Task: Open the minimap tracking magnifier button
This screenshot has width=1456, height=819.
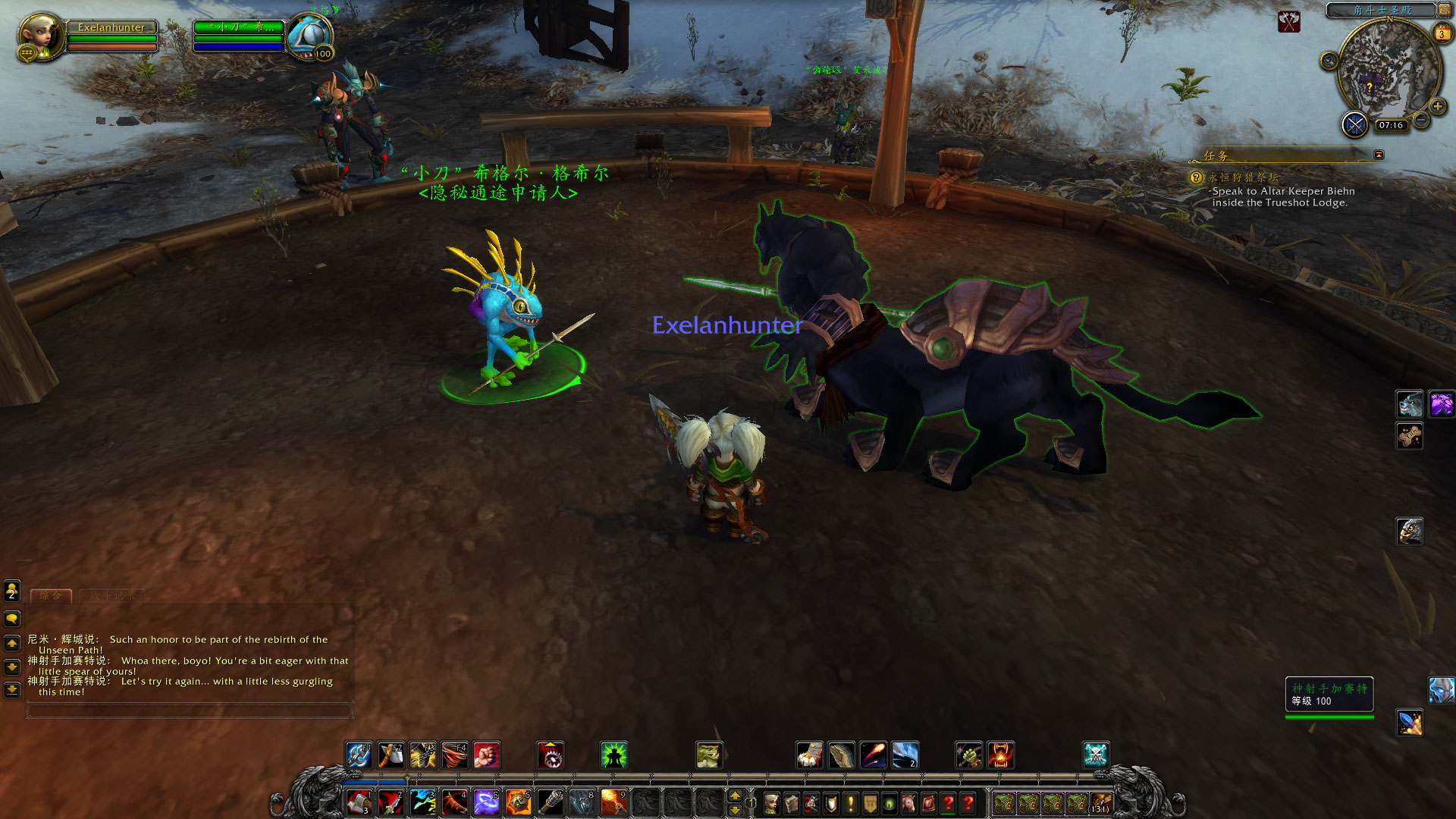Action: [1329, 61]
